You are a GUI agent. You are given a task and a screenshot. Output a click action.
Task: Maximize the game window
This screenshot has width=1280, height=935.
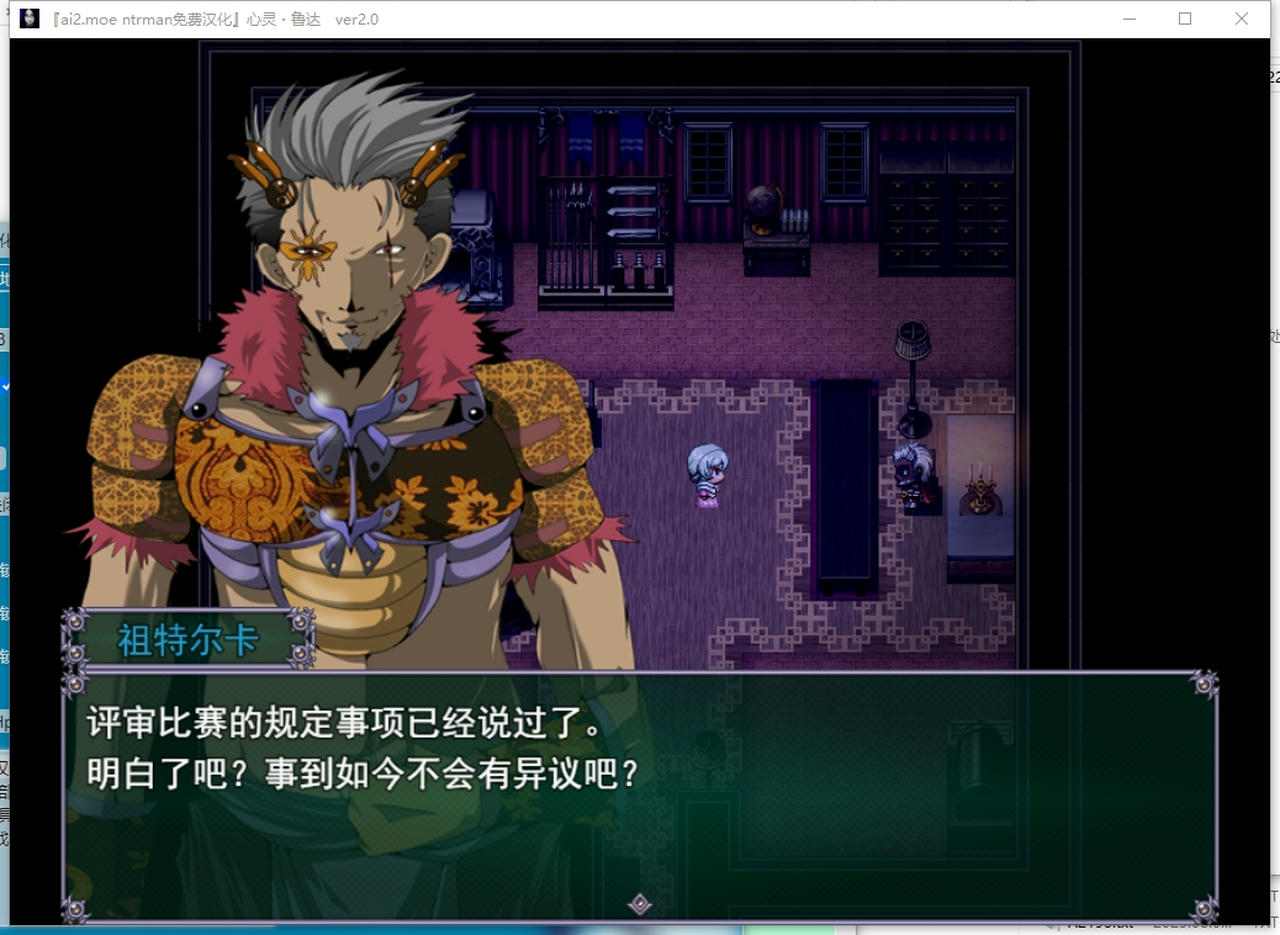(x=1185, y=19)
